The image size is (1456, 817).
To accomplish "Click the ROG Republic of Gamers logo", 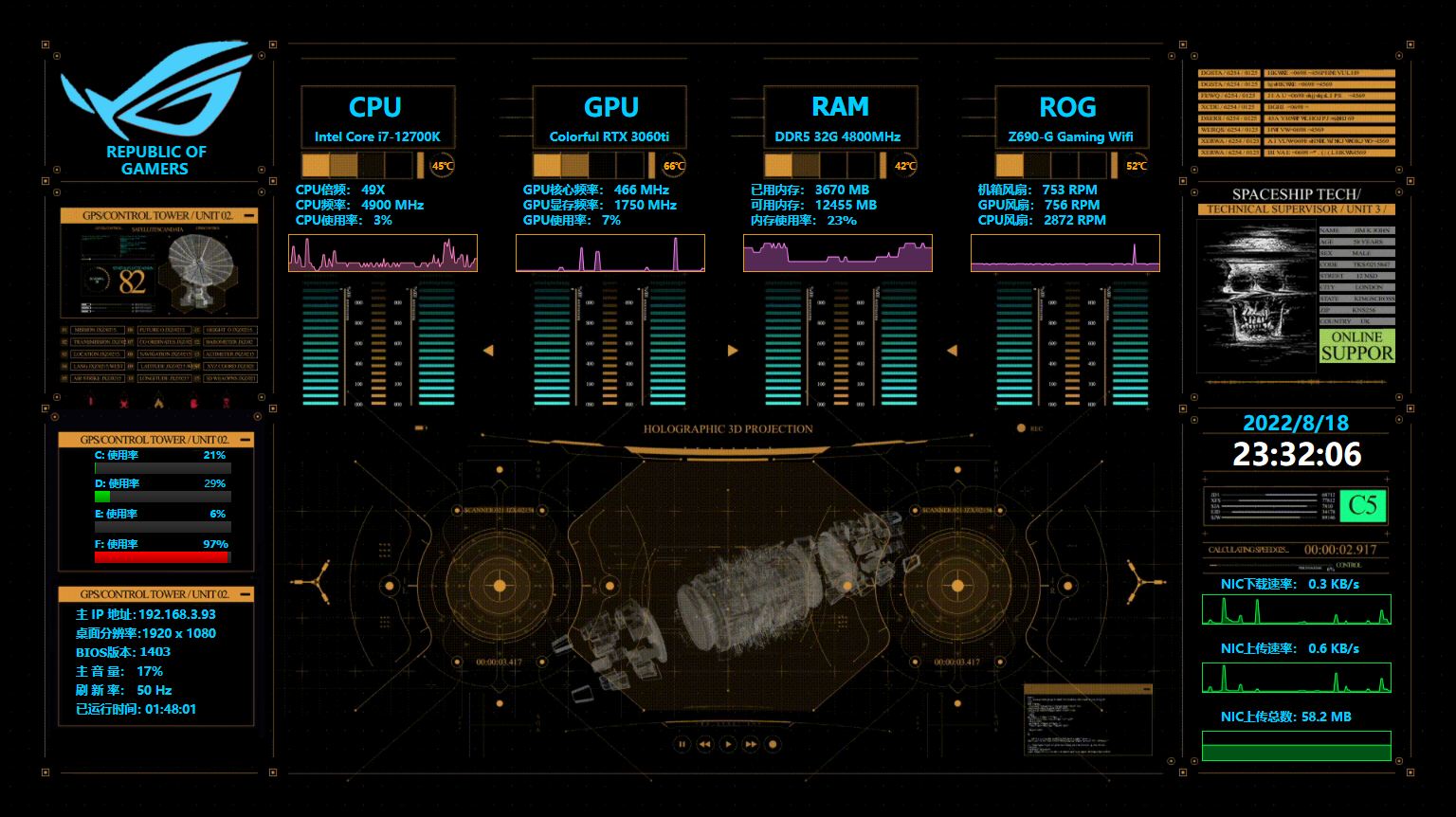I will click(x=156, y=108).
